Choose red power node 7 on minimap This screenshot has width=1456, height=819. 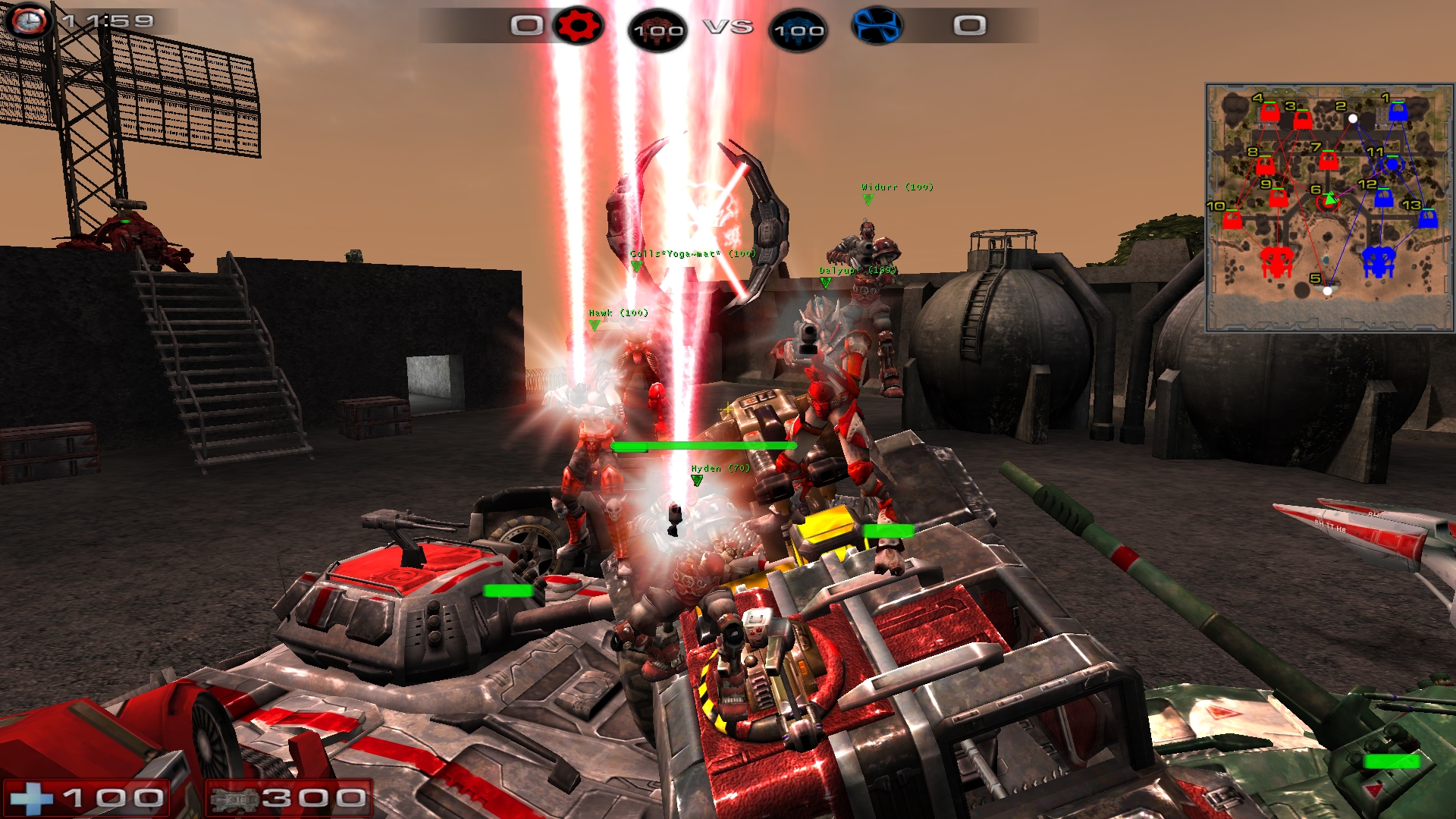(x=1328, y=161)
